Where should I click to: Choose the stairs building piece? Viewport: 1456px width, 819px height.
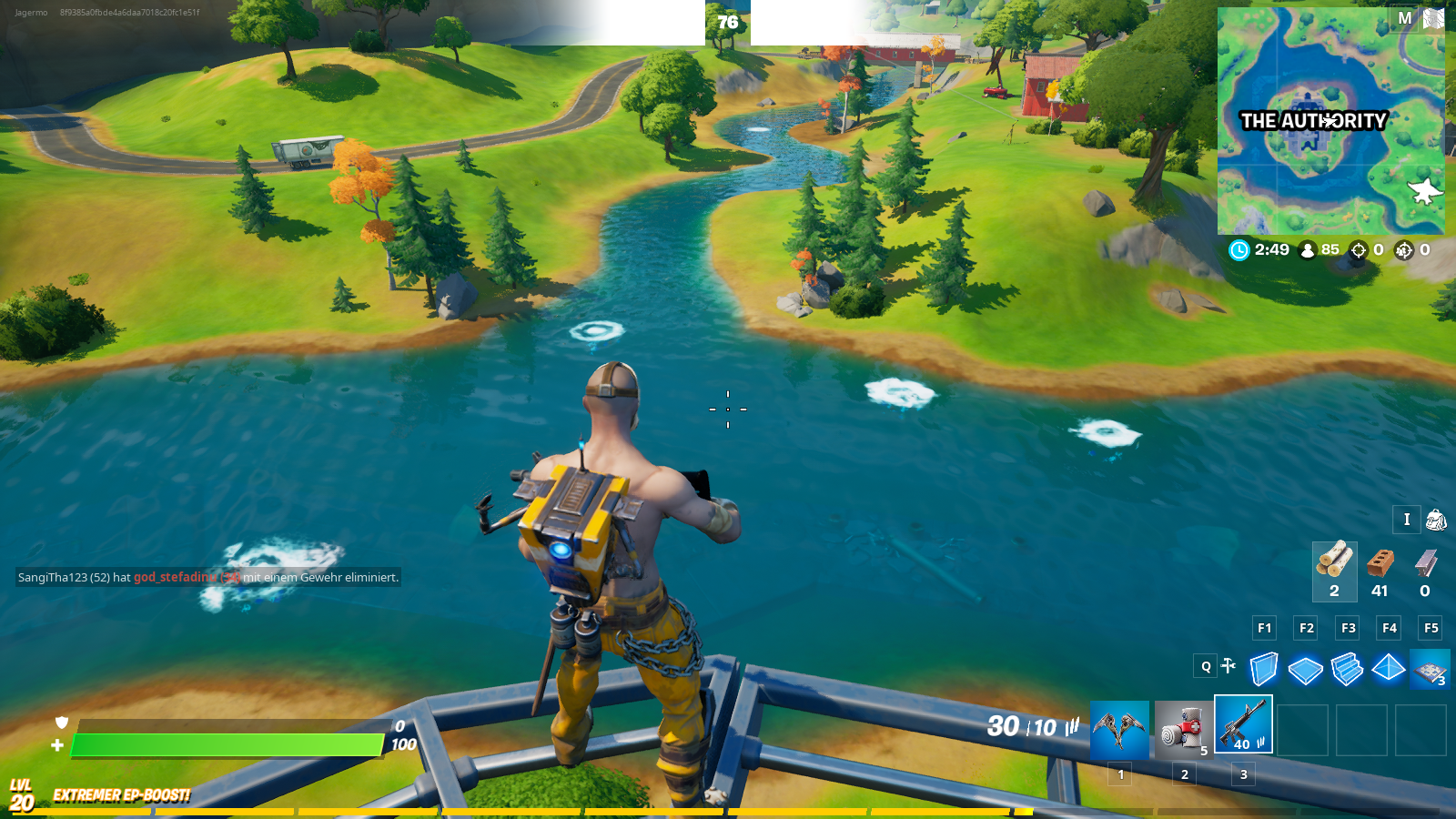coord(1347,670)
